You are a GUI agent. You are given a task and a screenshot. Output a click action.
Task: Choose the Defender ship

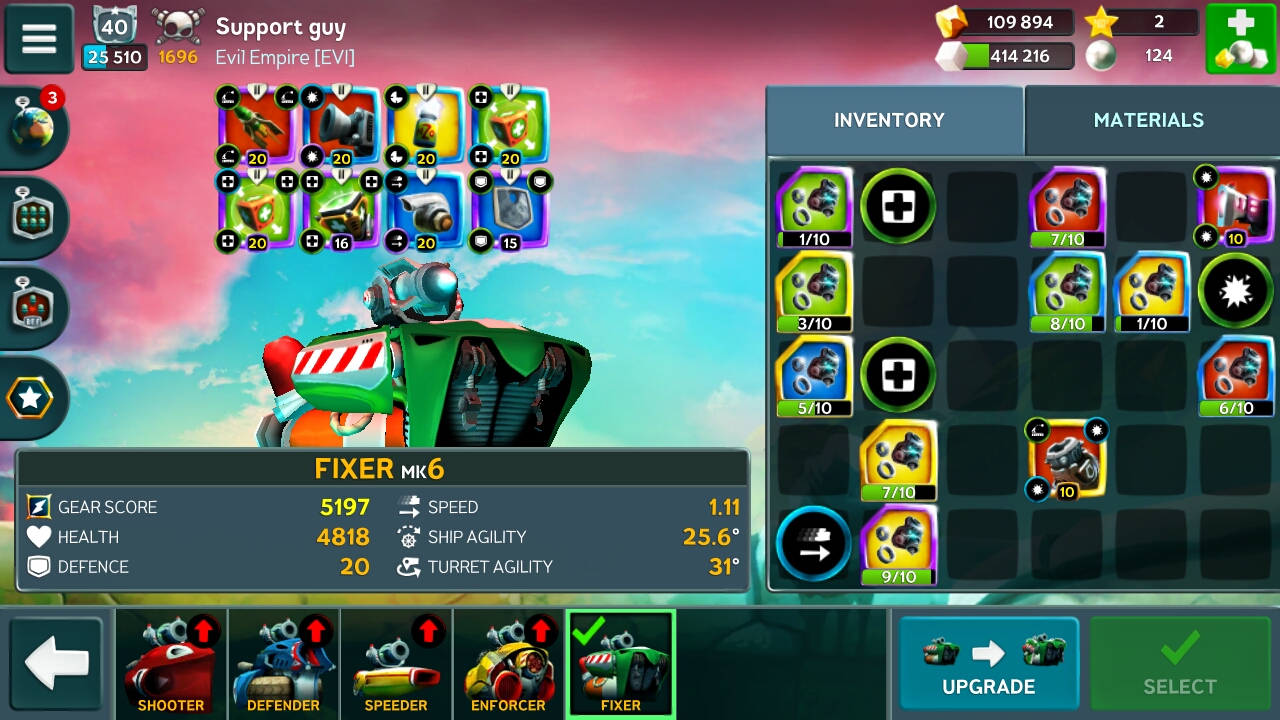tap(283, 664)
